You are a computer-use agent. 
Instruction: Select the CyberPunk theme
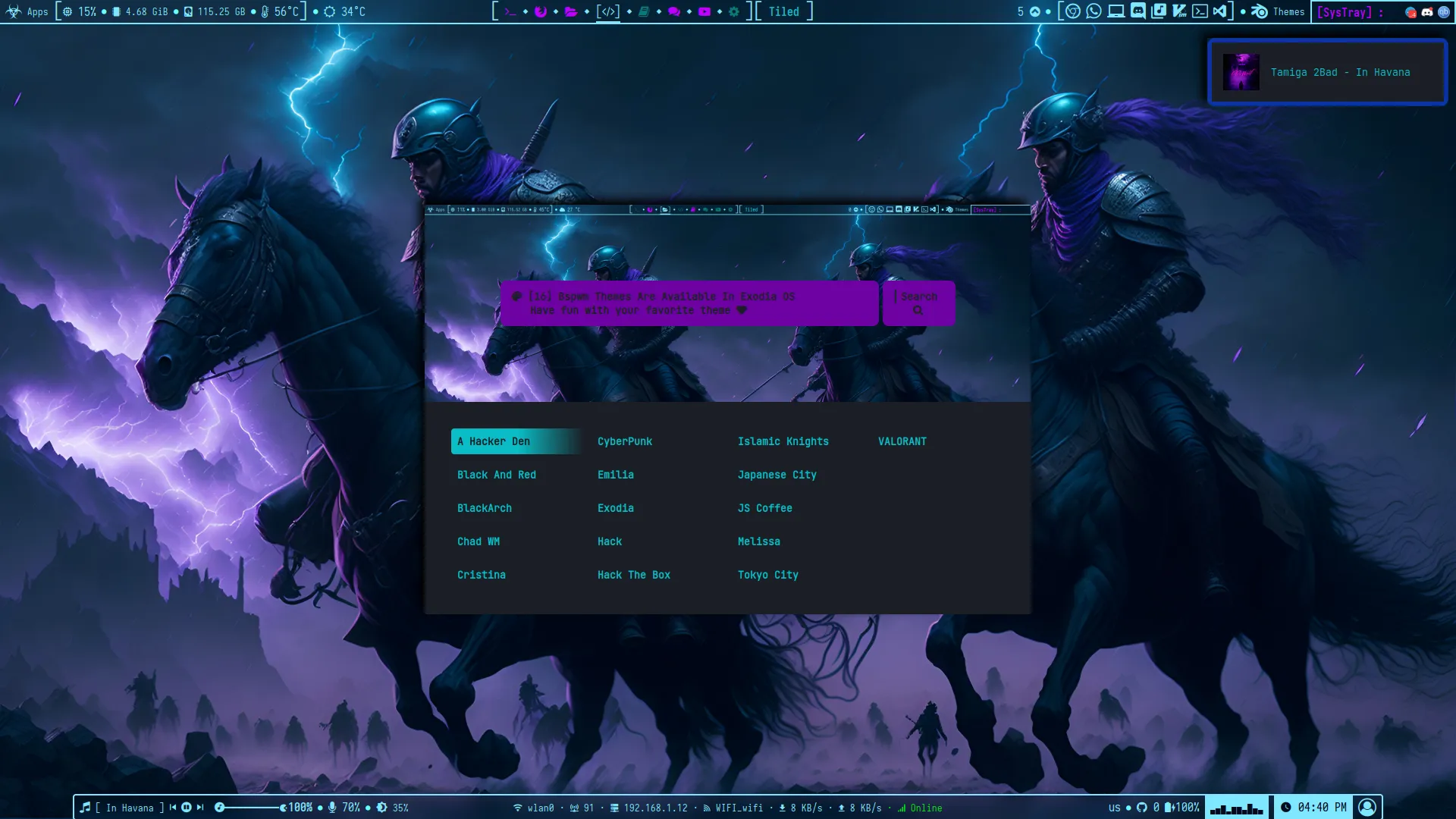pos(625,441)
